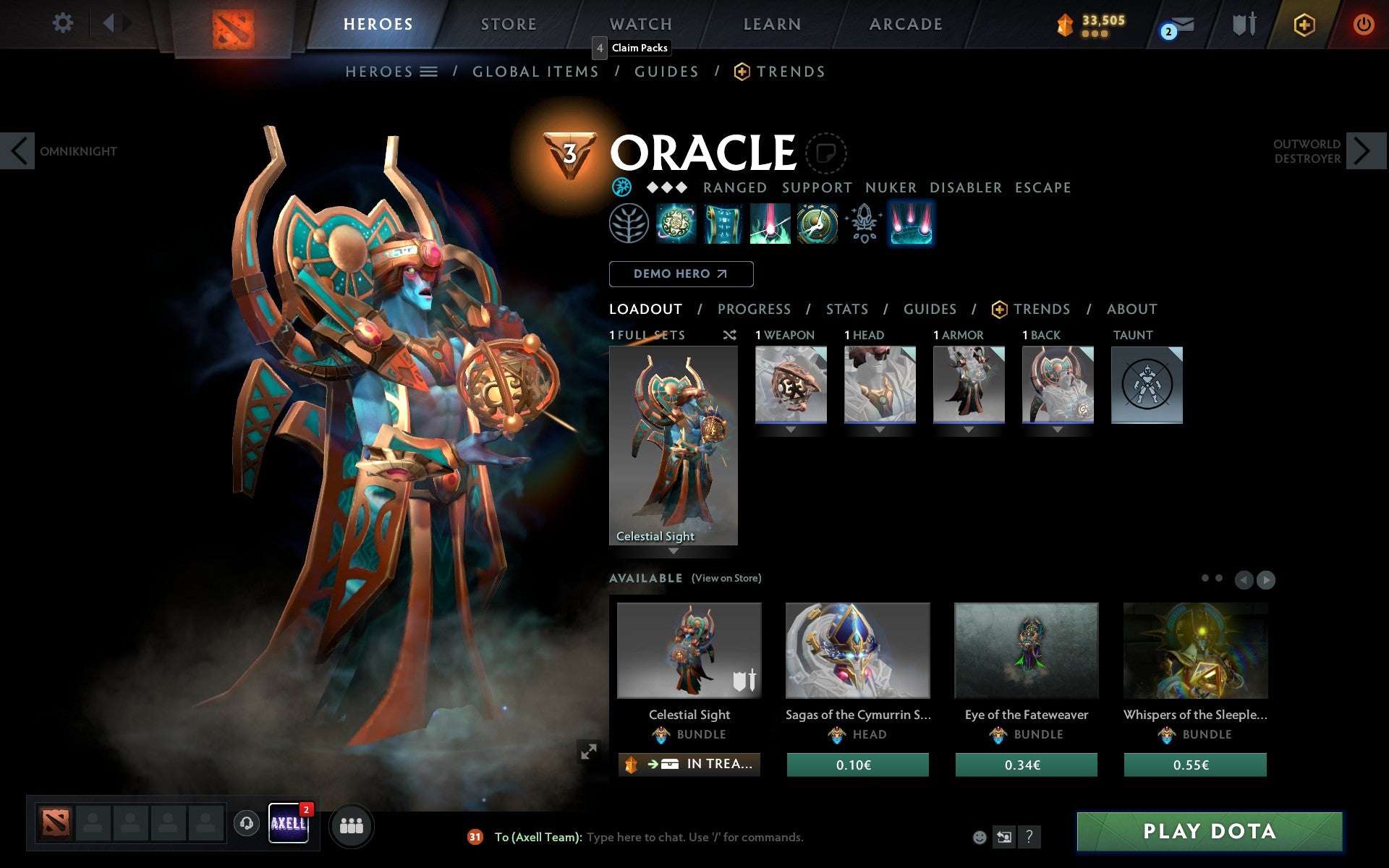Image resolution: width=1389 pixels, height=868 pixels.
Task: Click the DEMO HERO button
Action: (681, 274)
